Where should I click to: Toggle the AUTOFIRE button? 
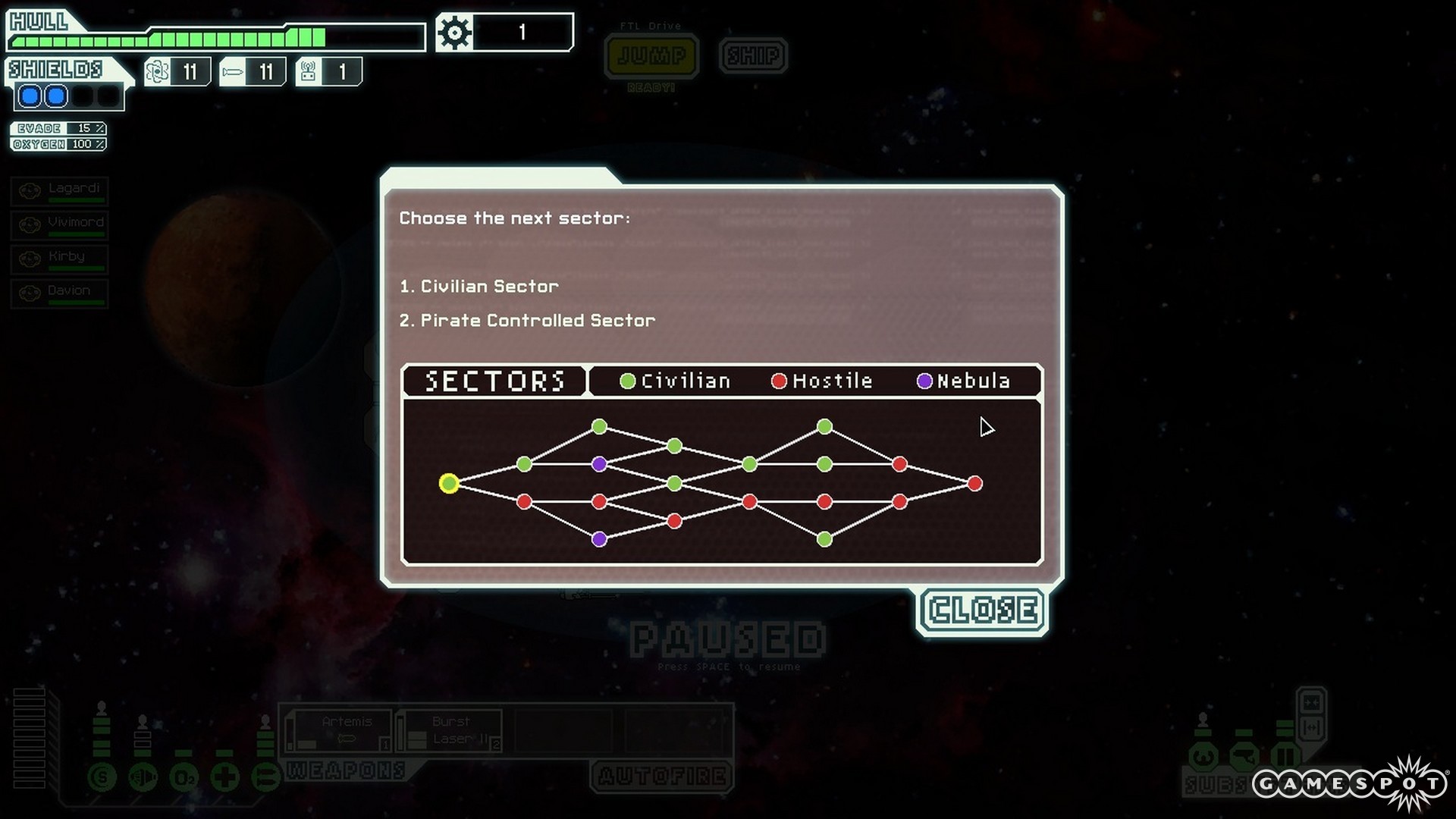click(x=662, y=776)
